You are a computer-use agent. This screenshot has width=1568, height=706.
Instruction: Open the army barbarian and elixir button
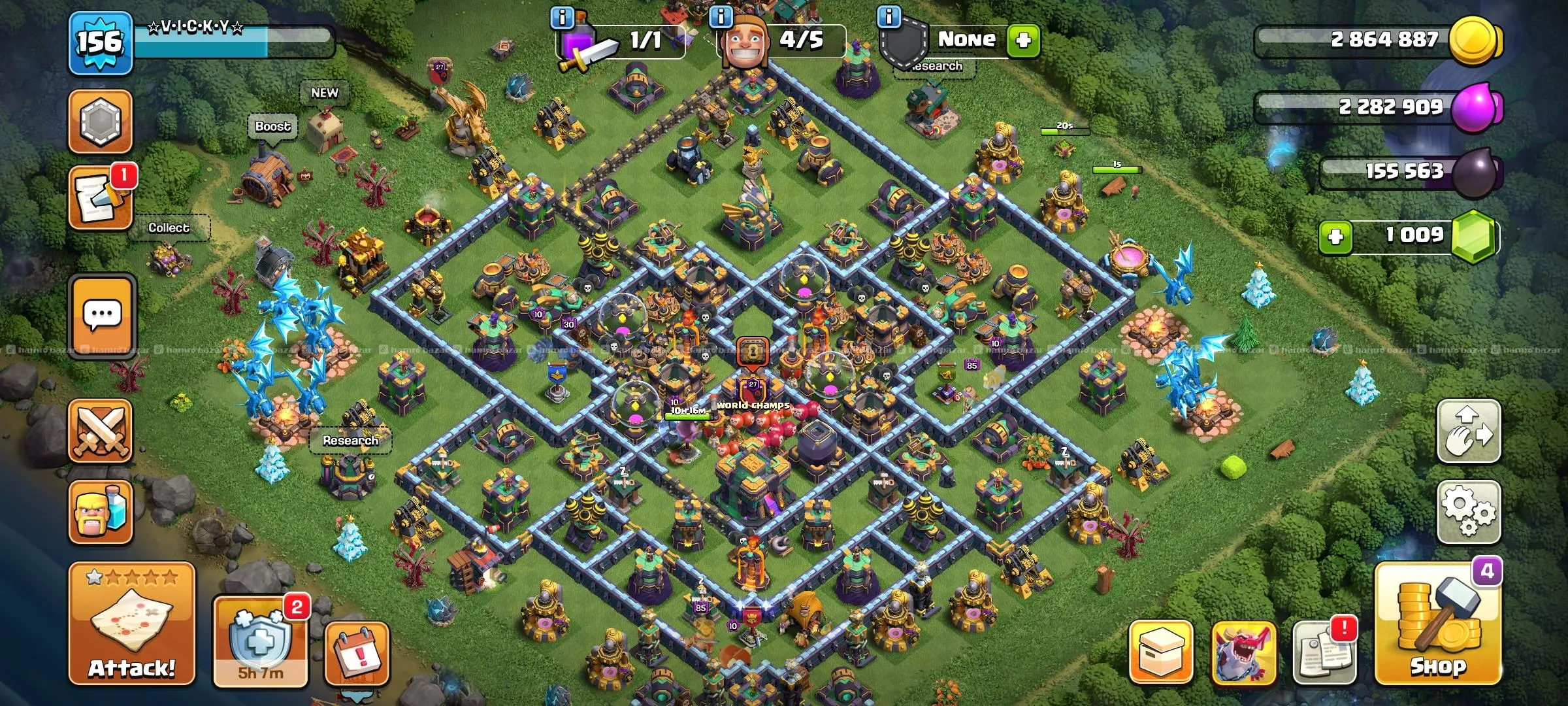(x=101, y=513)
